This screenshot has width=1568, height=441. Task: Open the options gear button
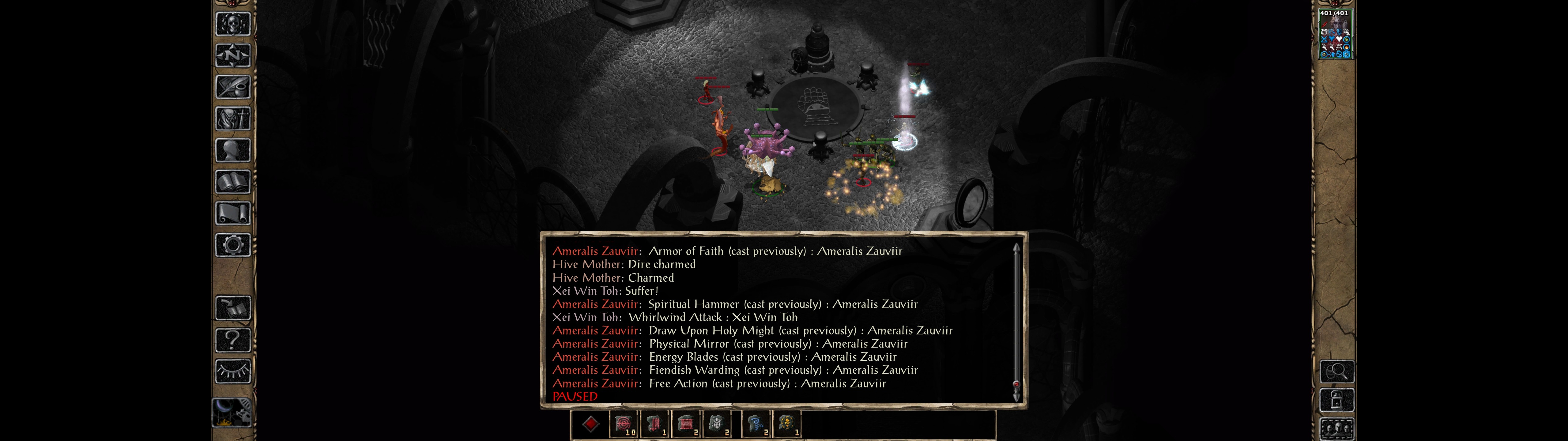coord(232,246)
